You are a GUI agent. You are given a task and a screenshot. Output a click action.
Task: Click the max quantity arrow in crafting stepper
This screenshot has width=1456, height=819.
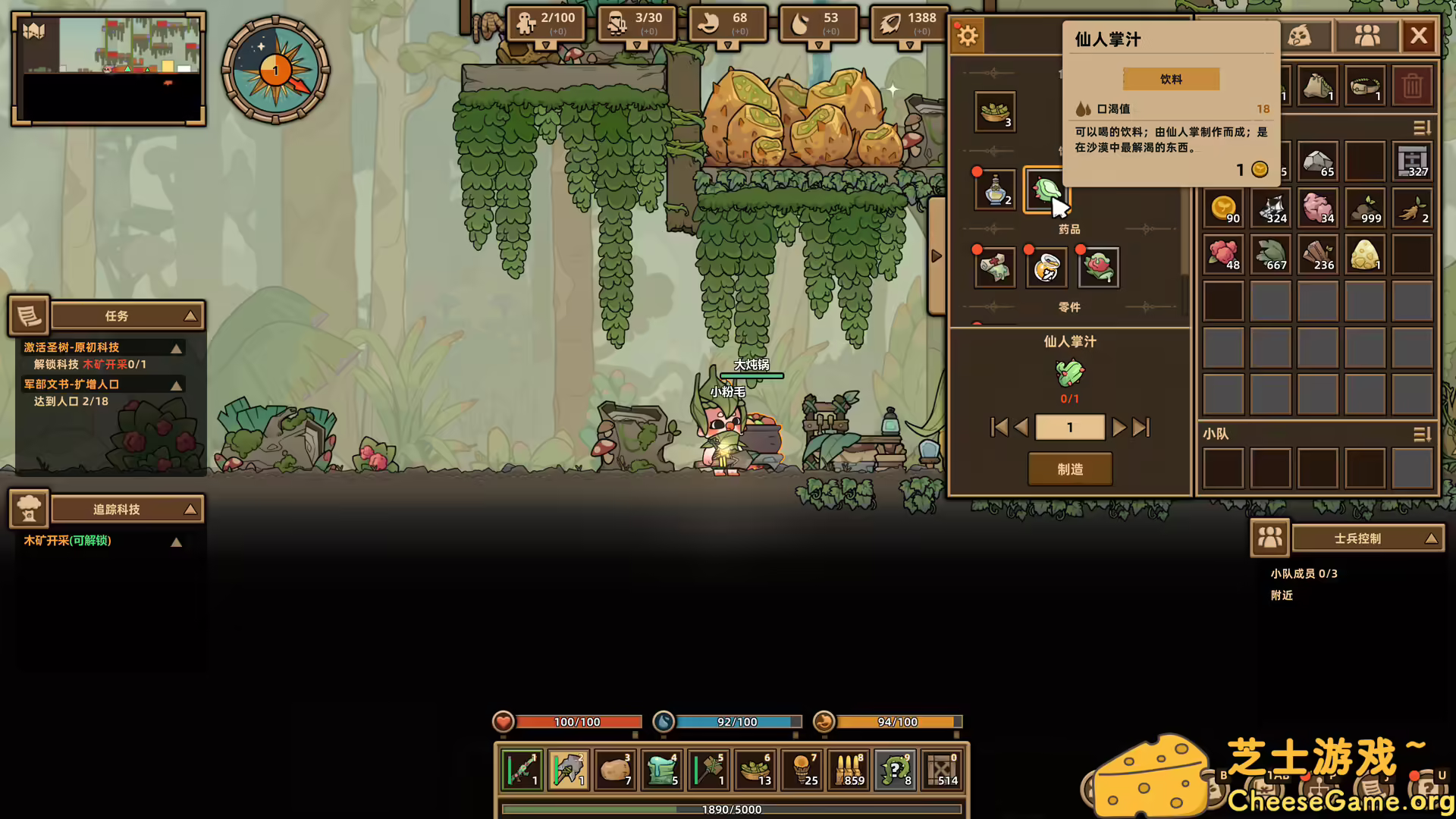tap(1138, 427)
